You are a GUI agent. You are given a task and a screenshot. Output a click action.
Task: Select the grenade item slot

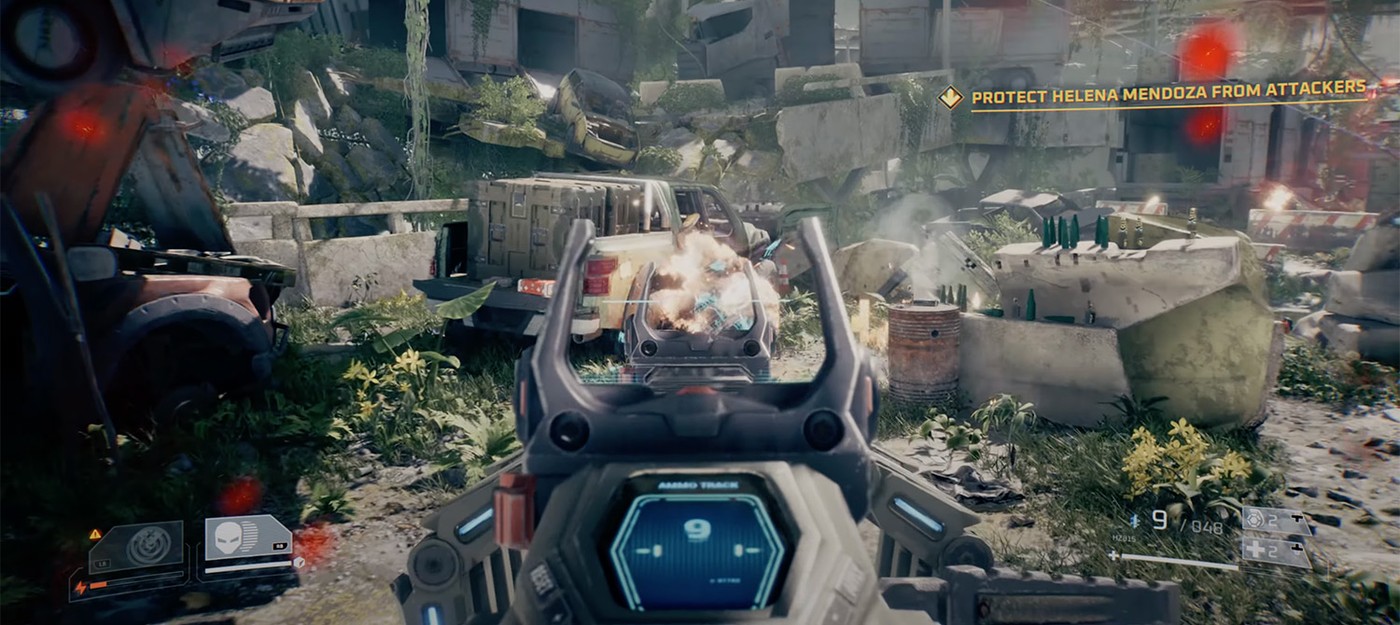[x=1275, y=520]
